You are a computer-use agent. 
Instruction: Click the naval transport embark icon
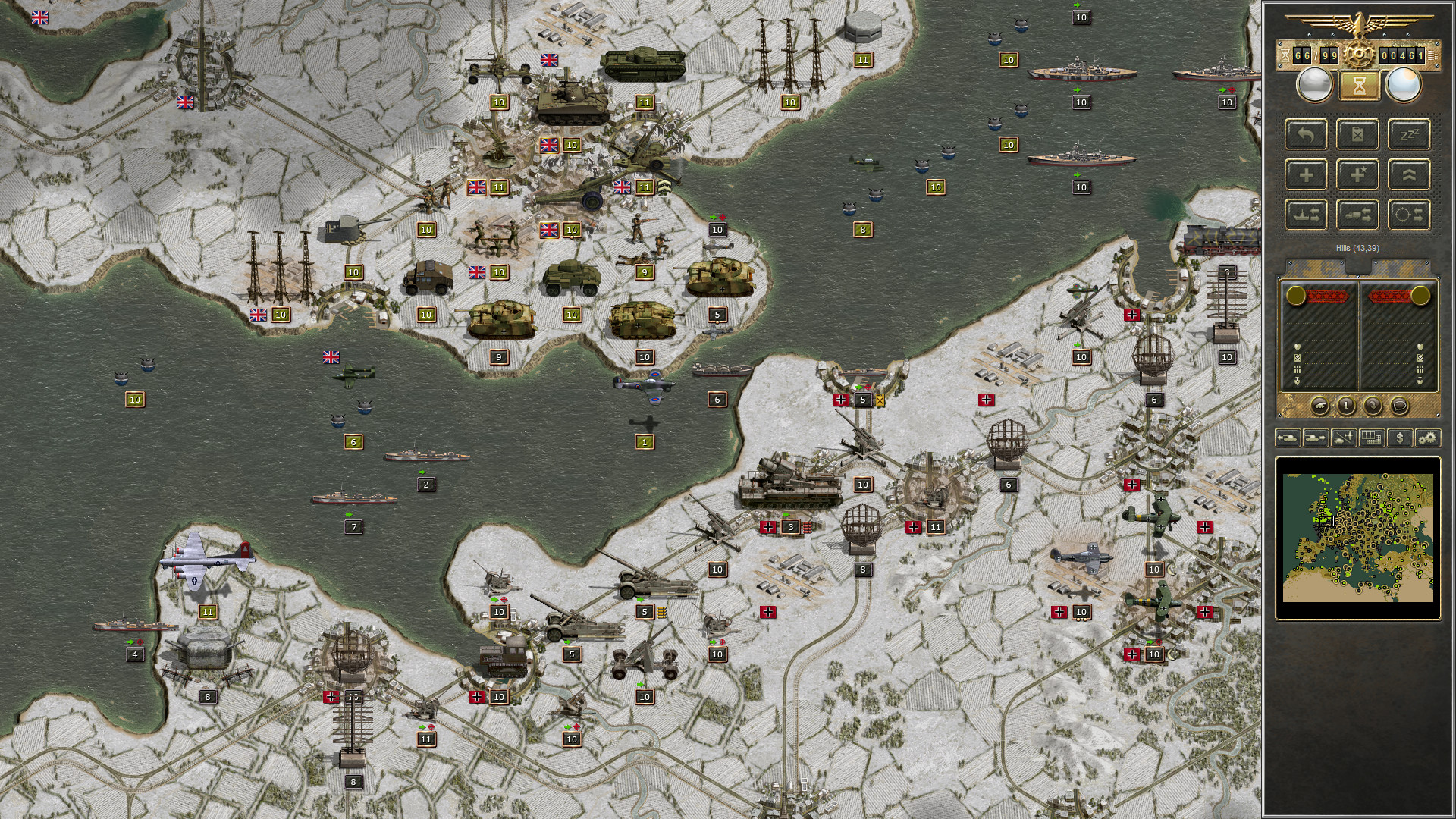[1307, 214]
